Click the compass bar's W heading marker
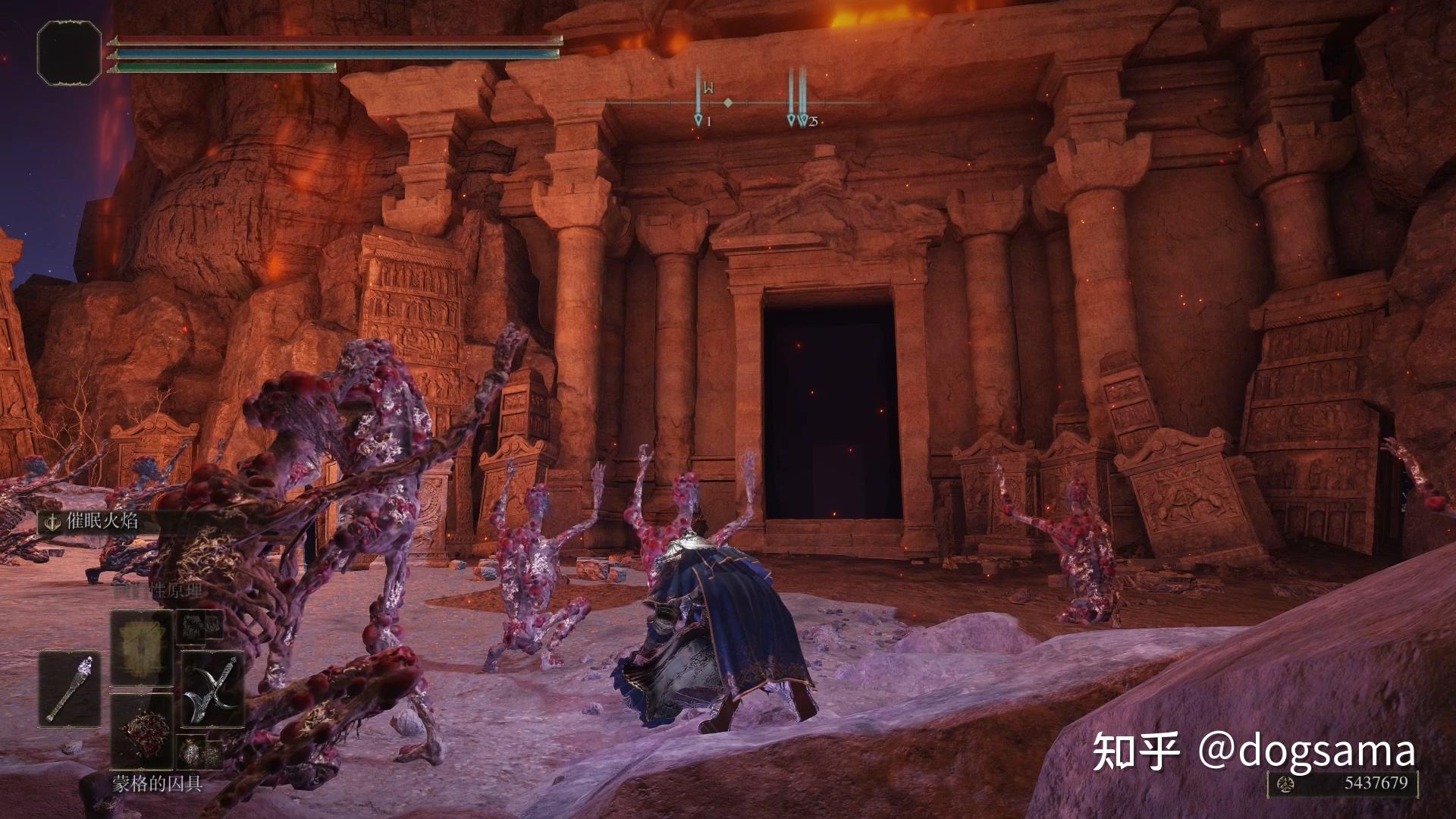Screen dimensions: 1456x819 point(708,87)
